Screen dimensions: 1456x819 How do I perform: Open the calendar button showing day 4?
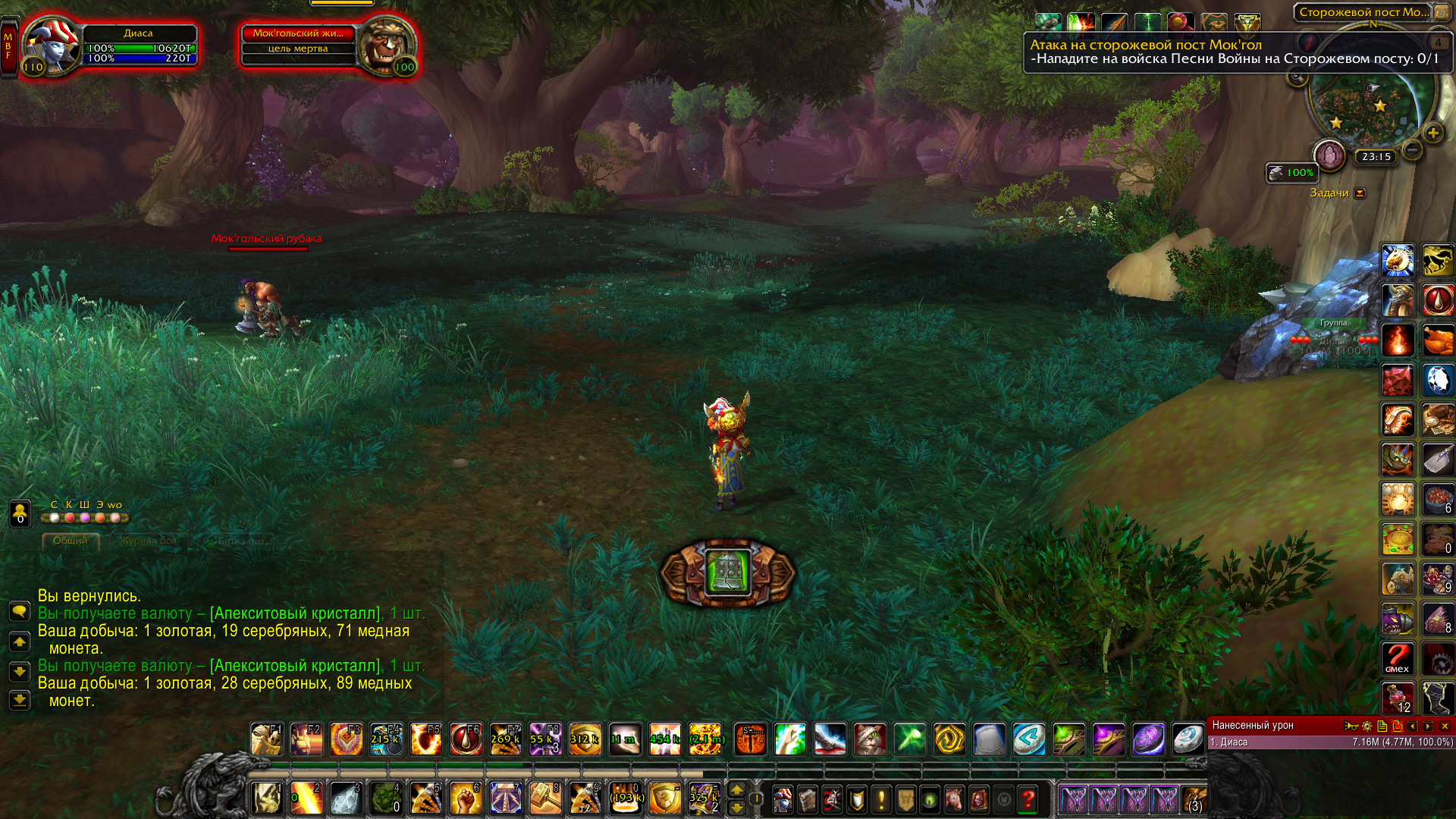(x=1438, y=42)
